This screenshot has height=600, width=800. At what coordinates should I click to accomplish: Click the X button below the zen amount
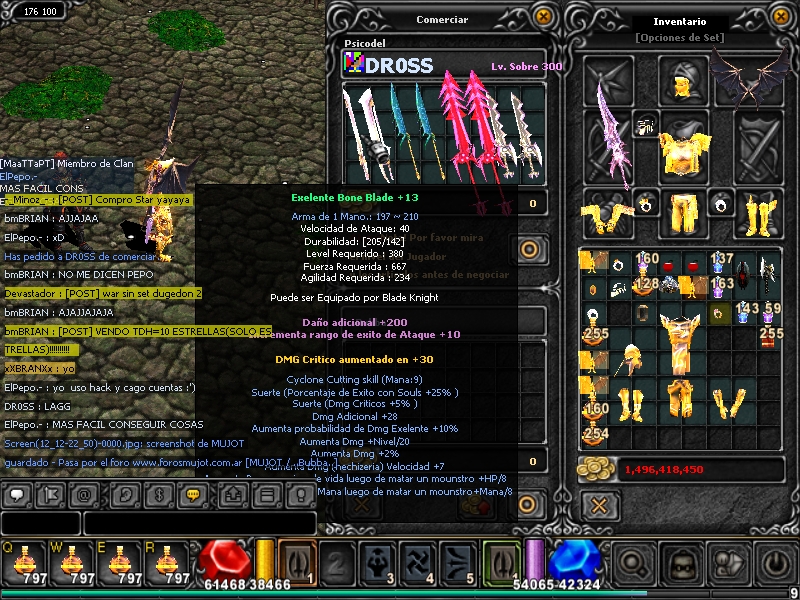599,505
